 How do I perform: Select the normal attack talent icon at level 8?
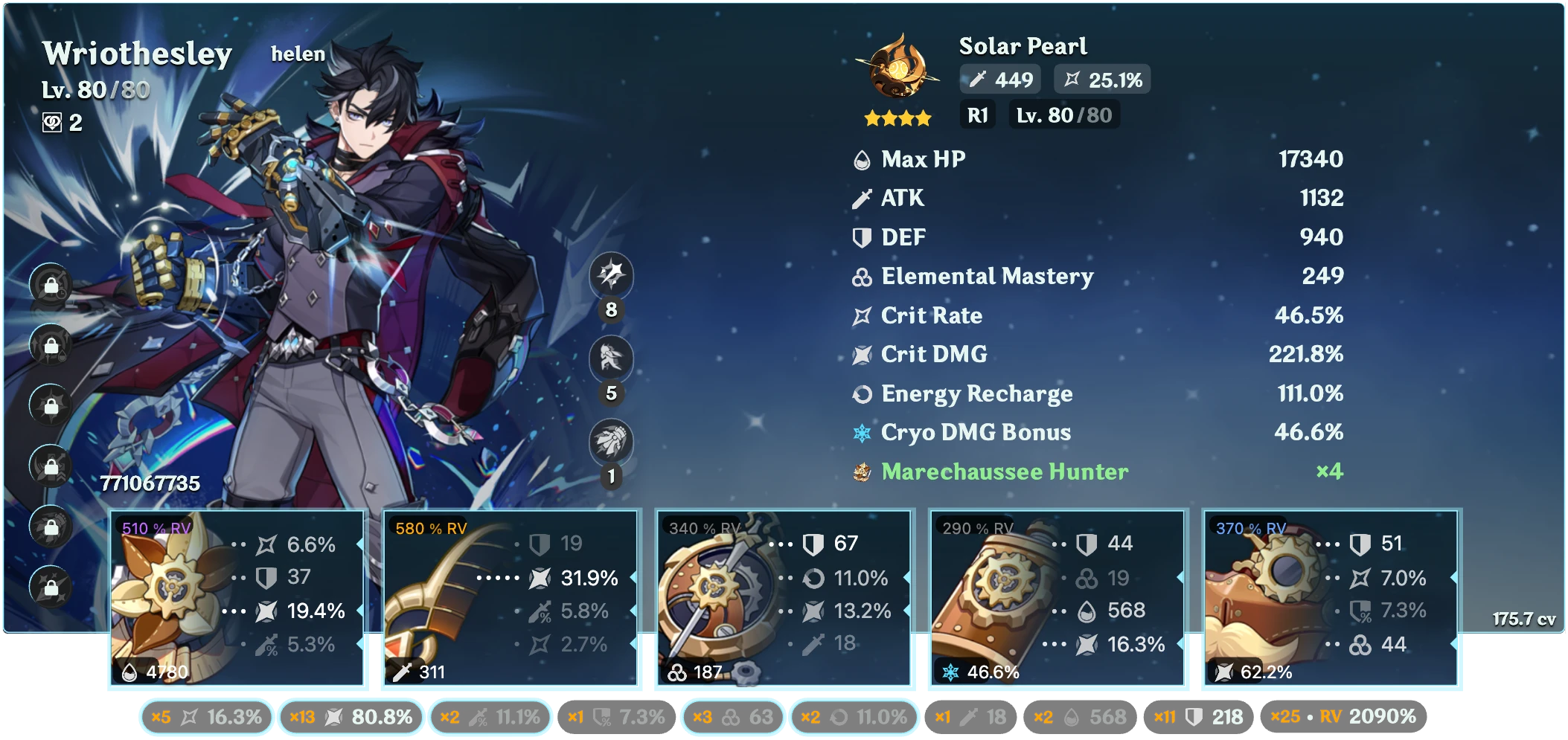click(x=611, y=274)
